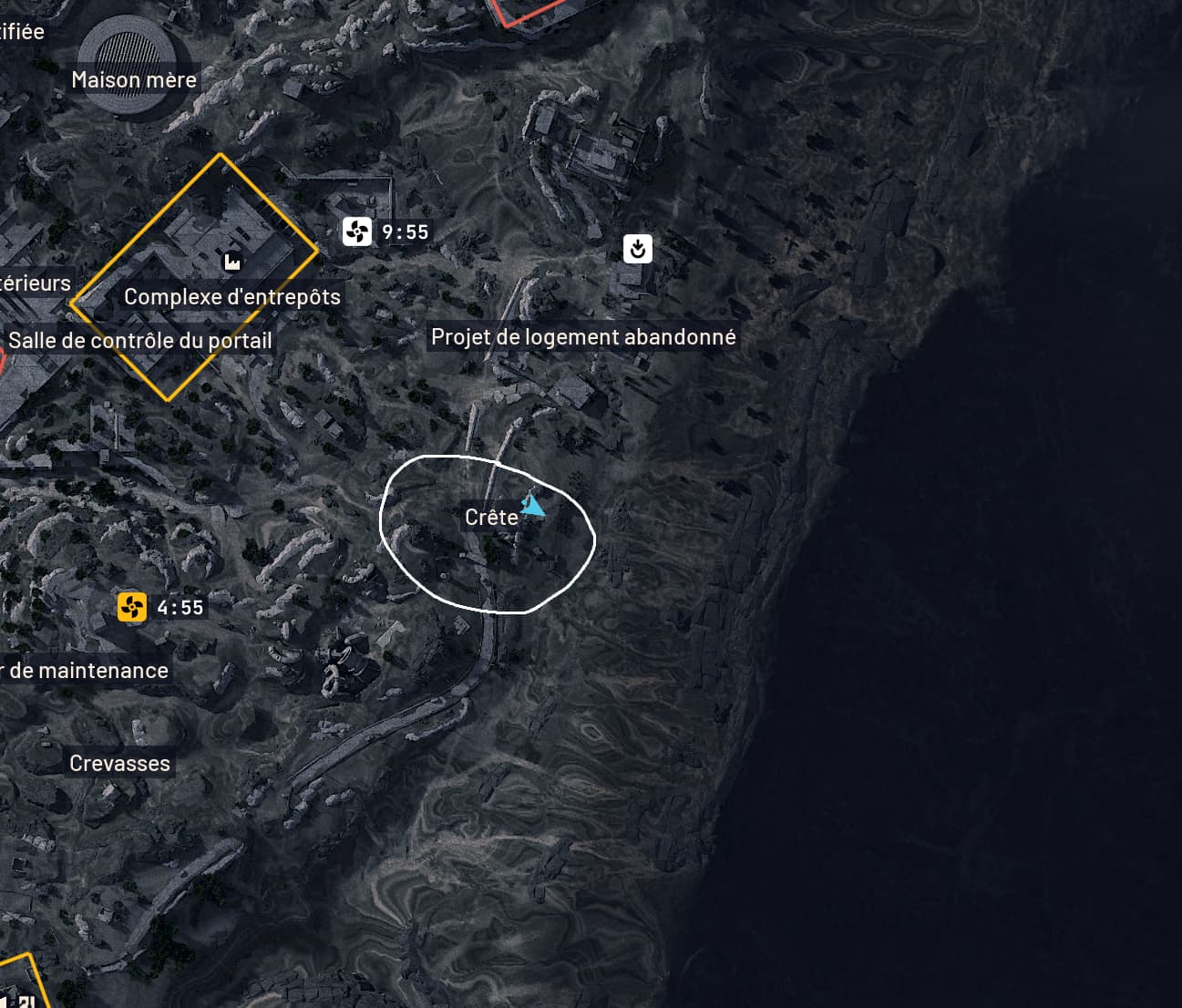Select the factory icon in Complexe d'entrepôts

click(x=232, y=262)
